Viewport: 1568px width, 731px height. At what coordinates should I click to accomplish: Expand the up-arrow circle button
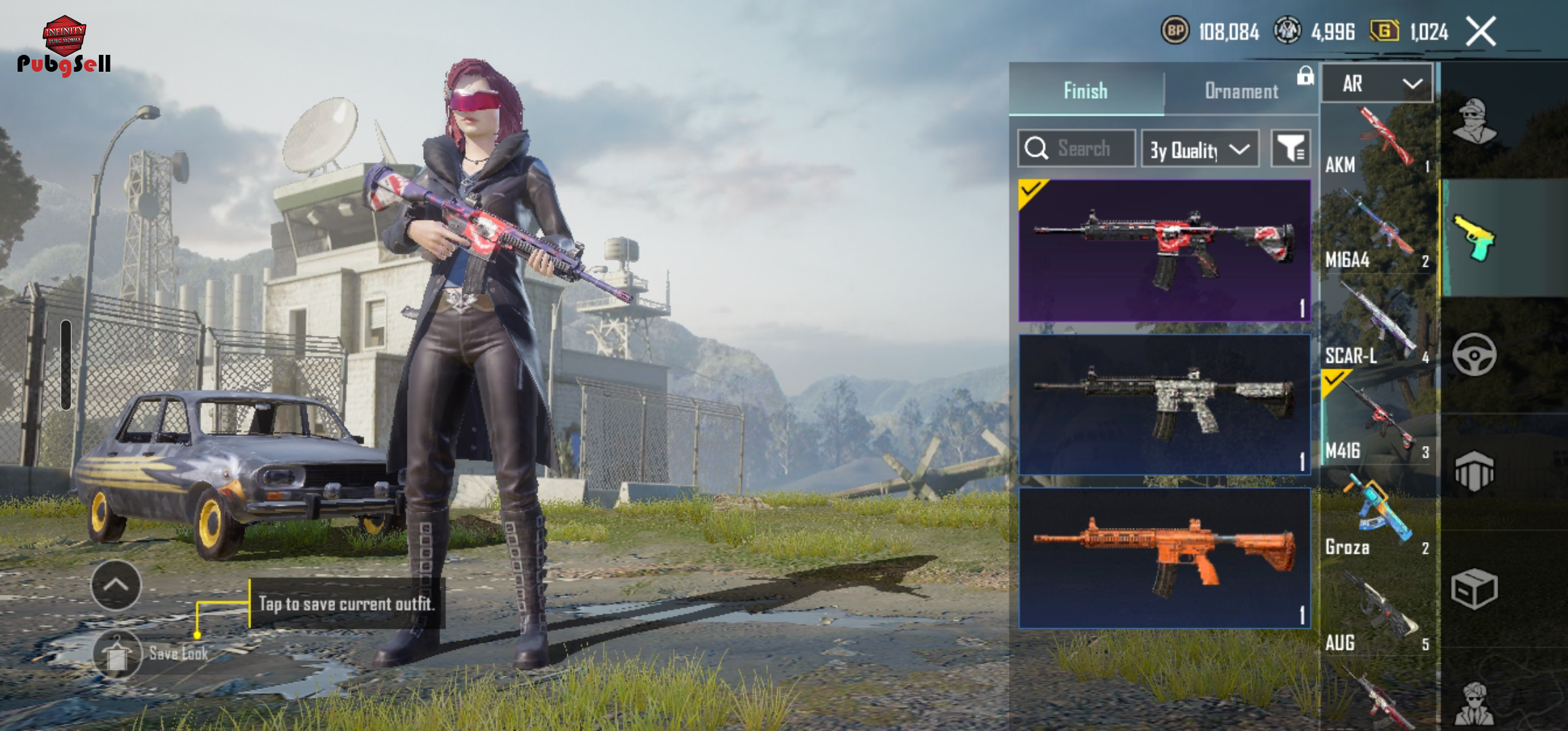pos(116,585)
